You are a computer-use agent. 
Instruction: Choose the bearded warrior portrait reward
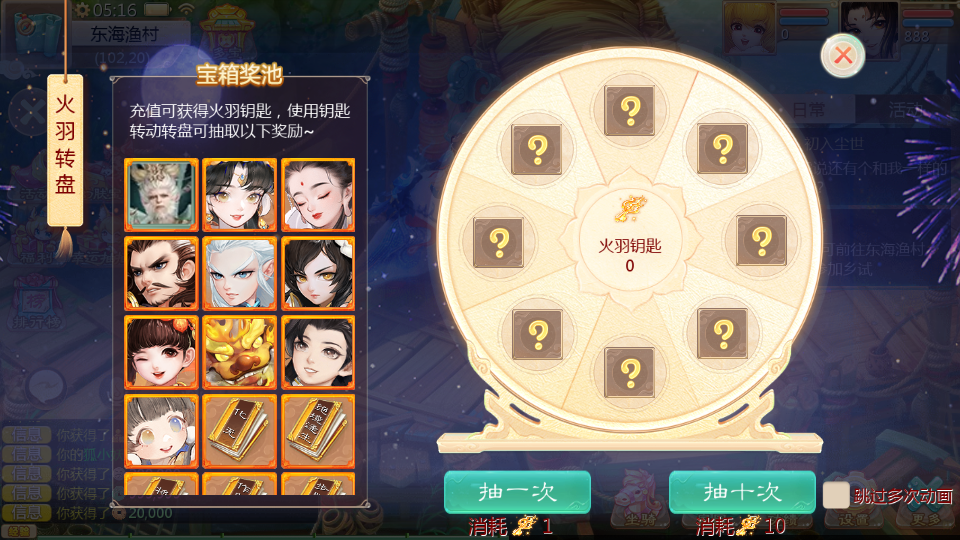(x=161, y=273)
